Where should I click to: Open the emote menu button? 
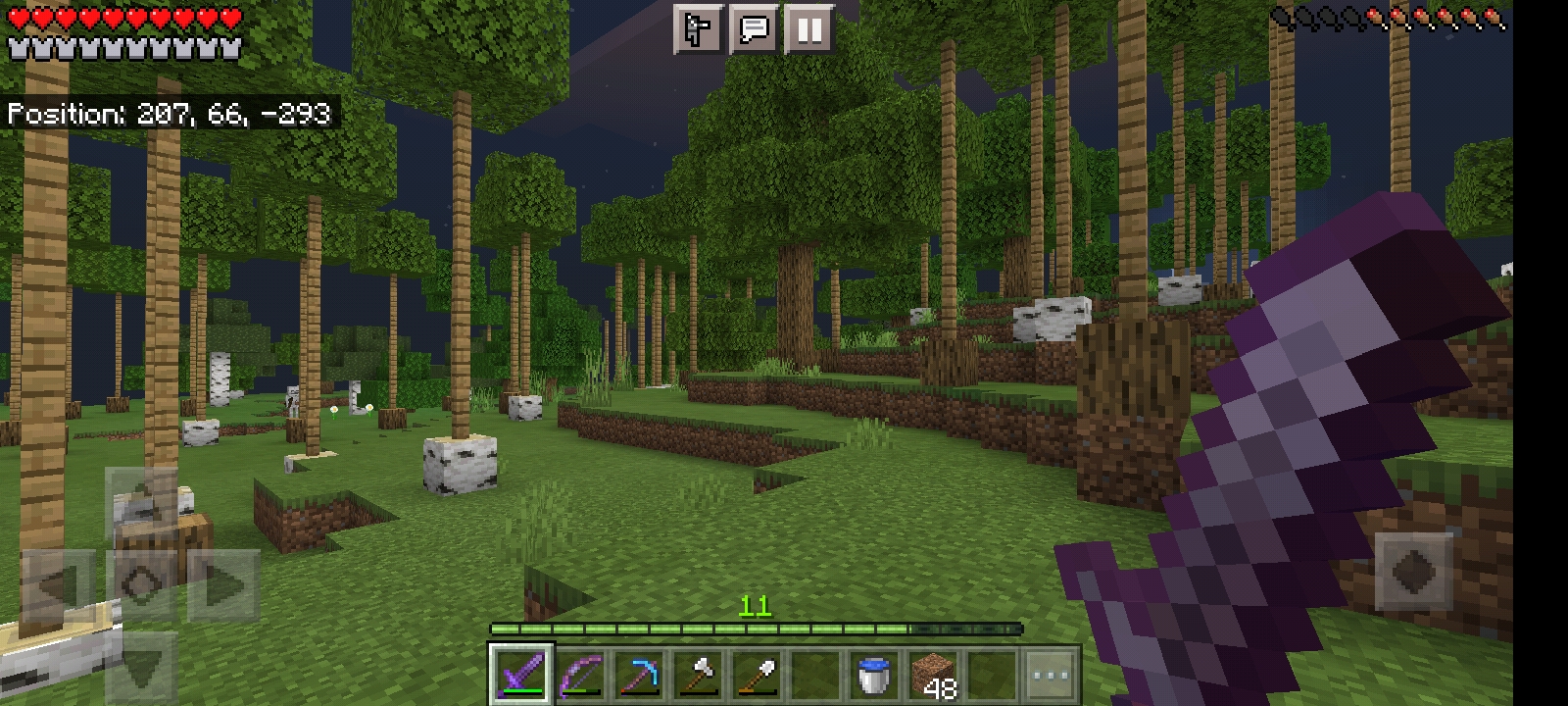point(698,29)
